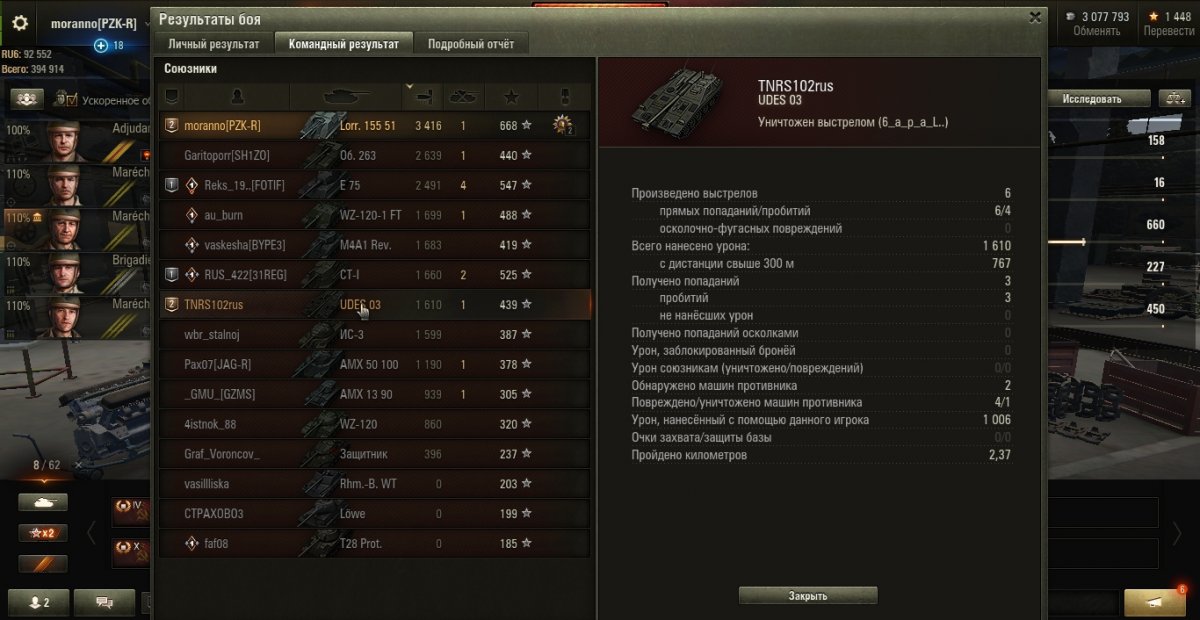Close the battle results window

pyautogui.click(x=1035, y=17)
